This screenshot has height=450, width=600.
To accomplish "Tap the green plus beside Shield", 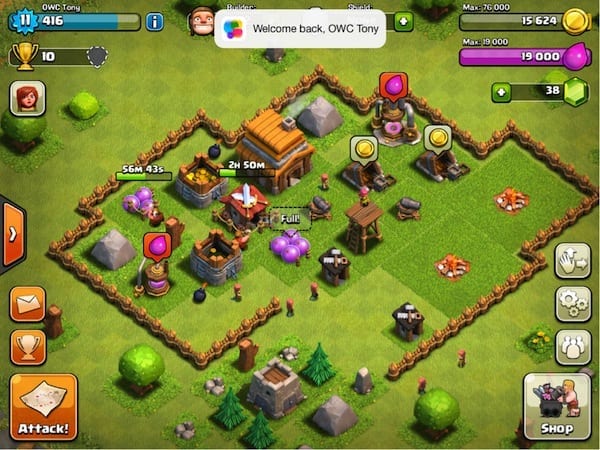I will pos(402,21).
